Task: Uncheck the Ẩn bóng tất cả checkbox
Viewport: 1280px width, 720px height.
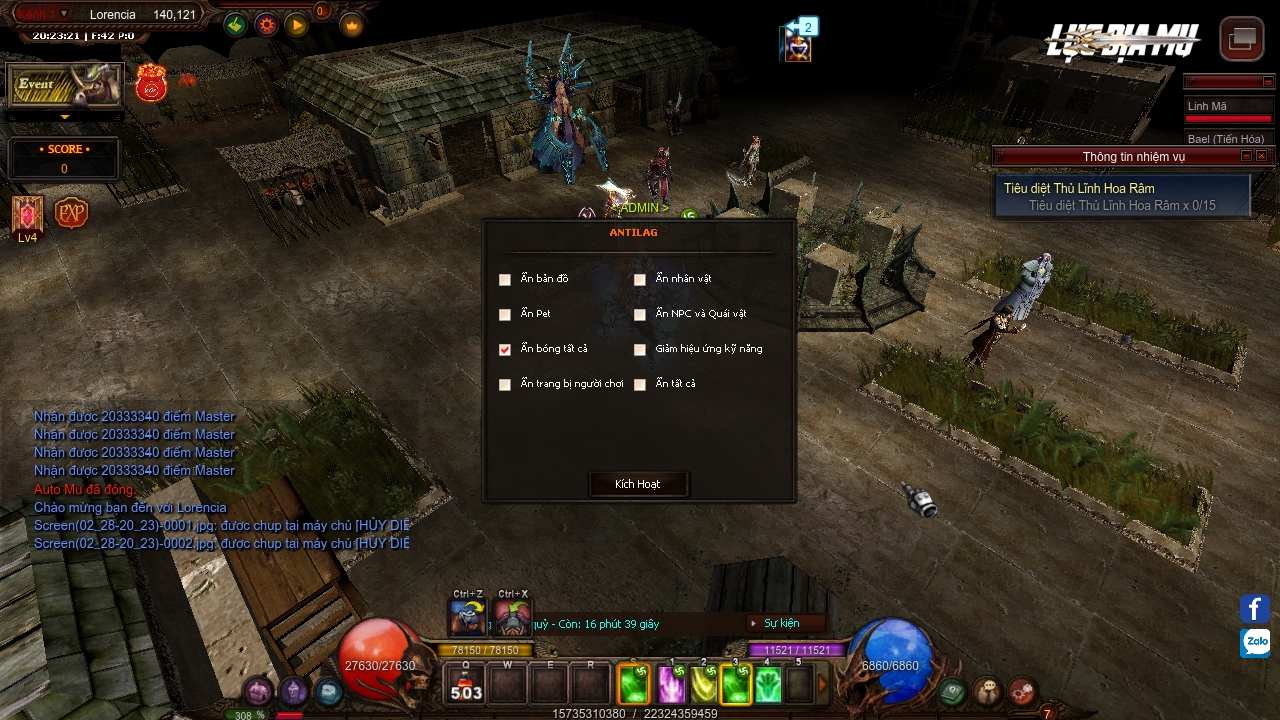Action: click(505, 350)
